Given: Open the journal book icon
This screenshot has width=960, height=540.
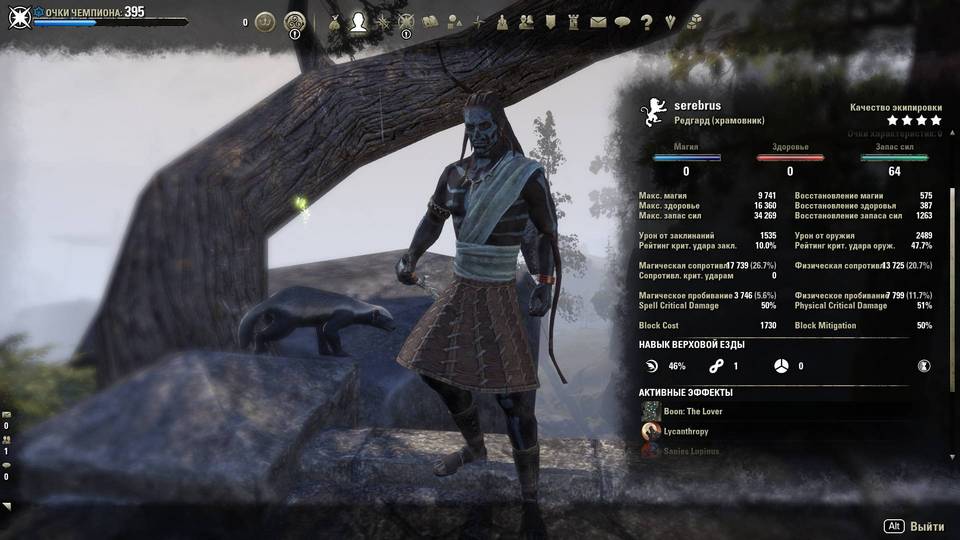Looking at the screenshot, I should tap(430, 21).
